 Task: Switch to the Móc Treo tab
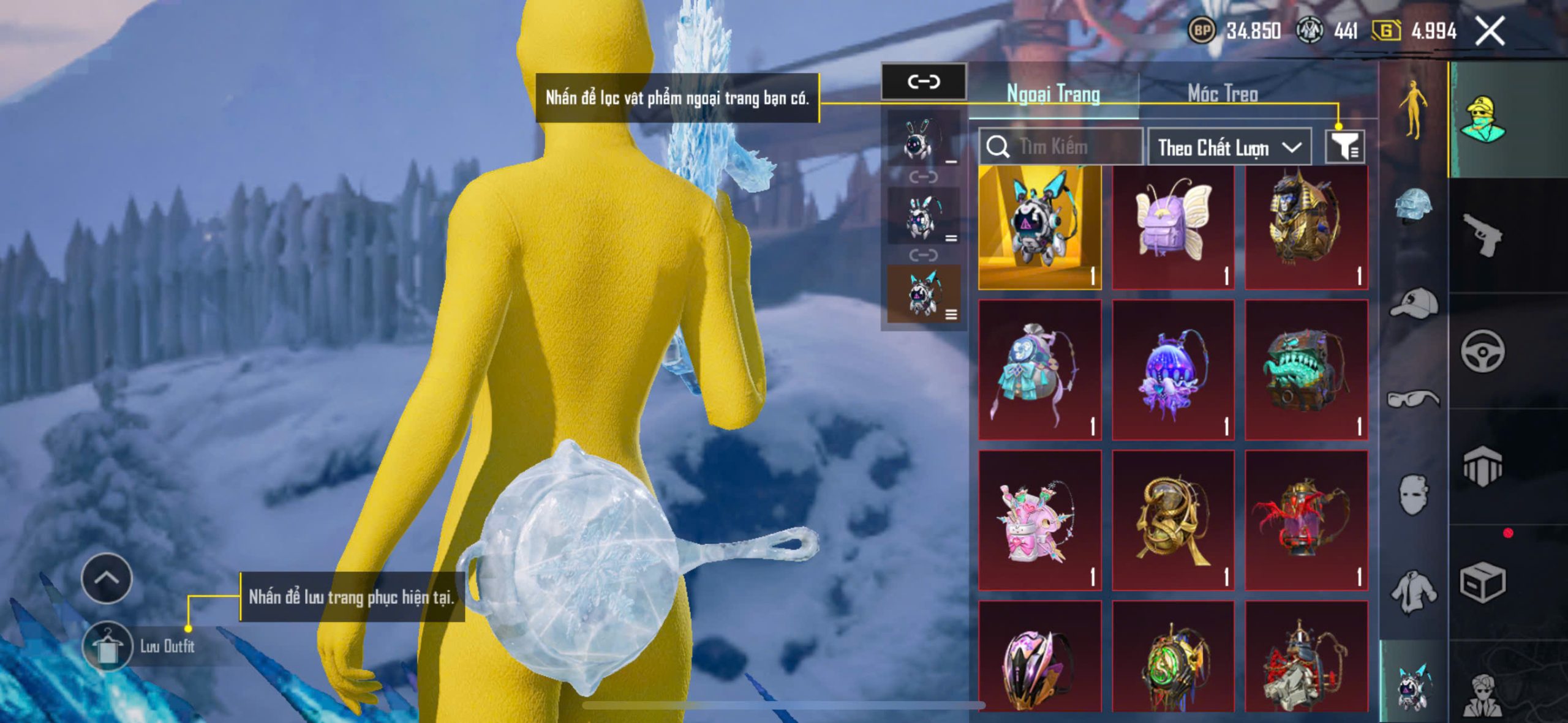(x=1223, y=94)
